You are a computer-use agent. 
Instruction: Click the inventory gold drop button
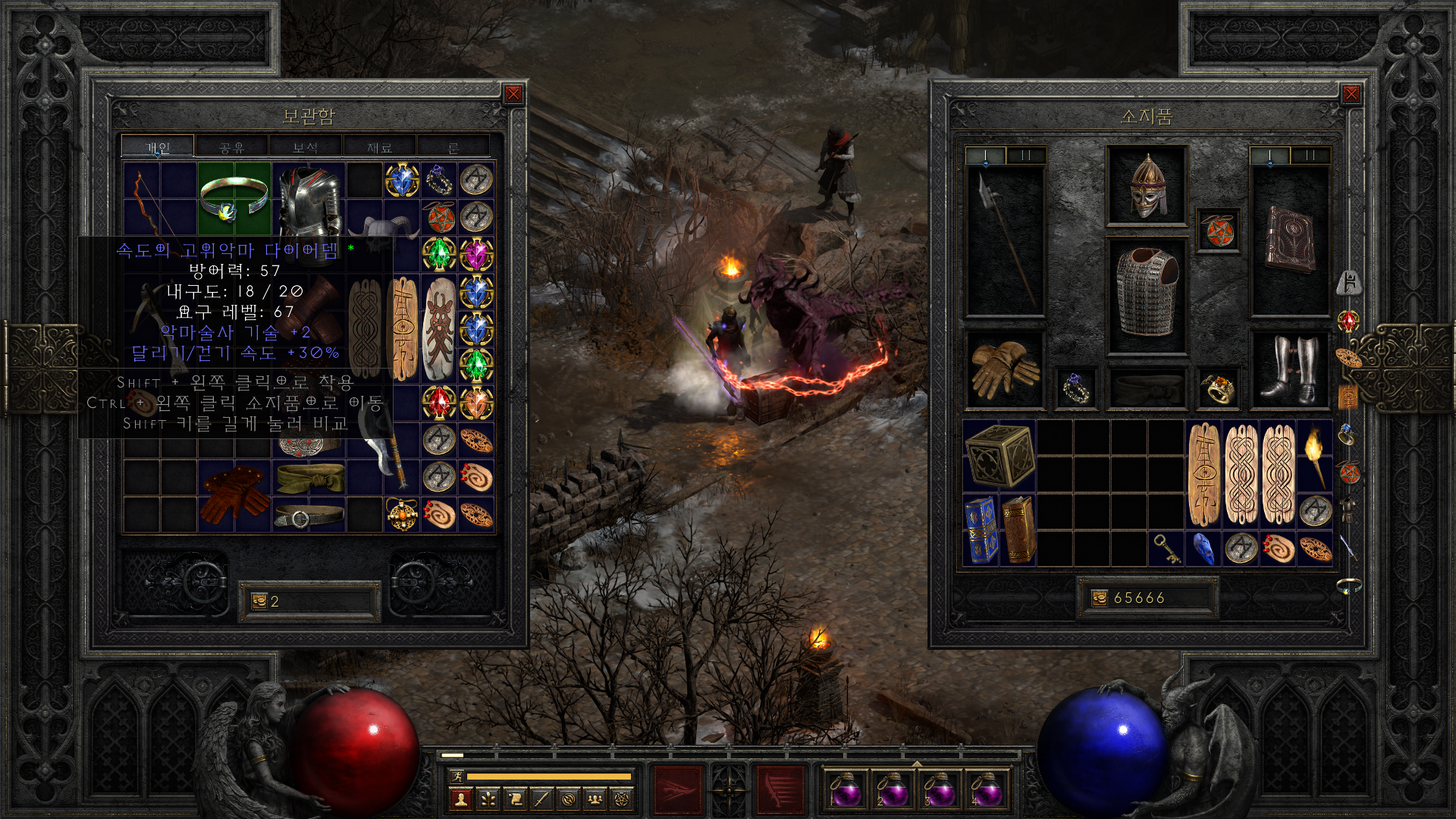tap(1100, 598)
